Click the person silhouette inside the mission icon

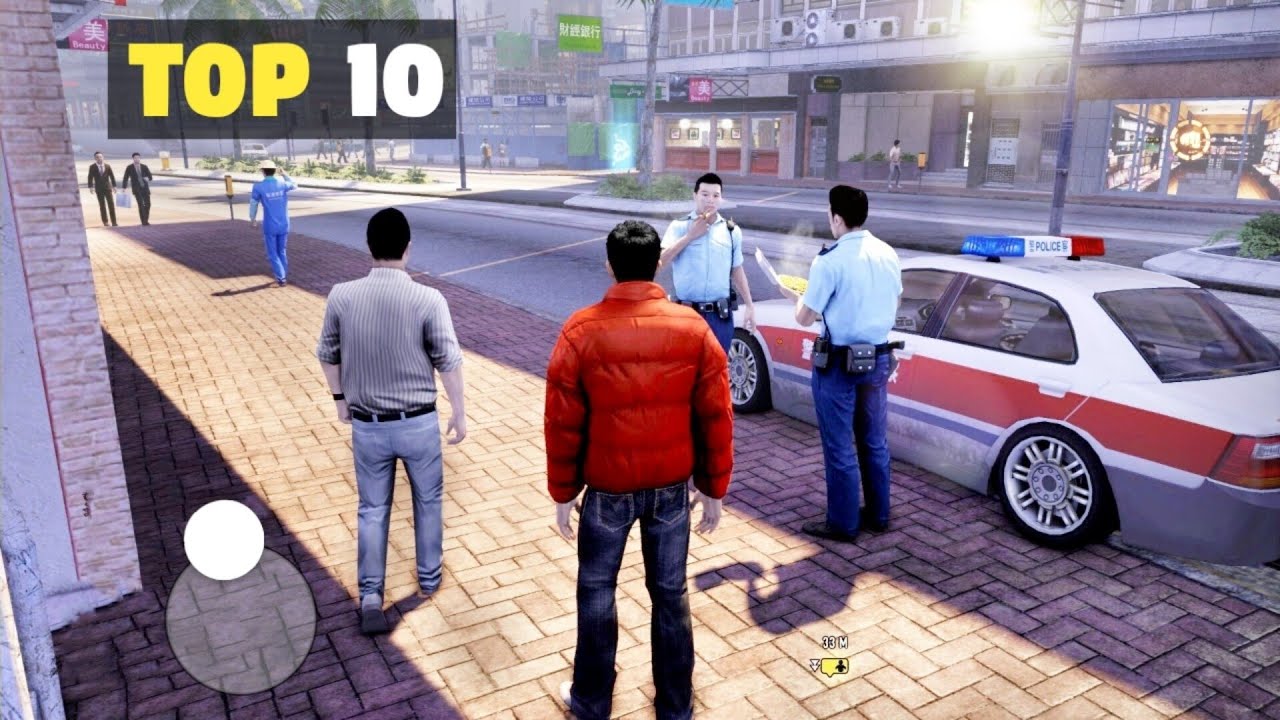point(841,666)
